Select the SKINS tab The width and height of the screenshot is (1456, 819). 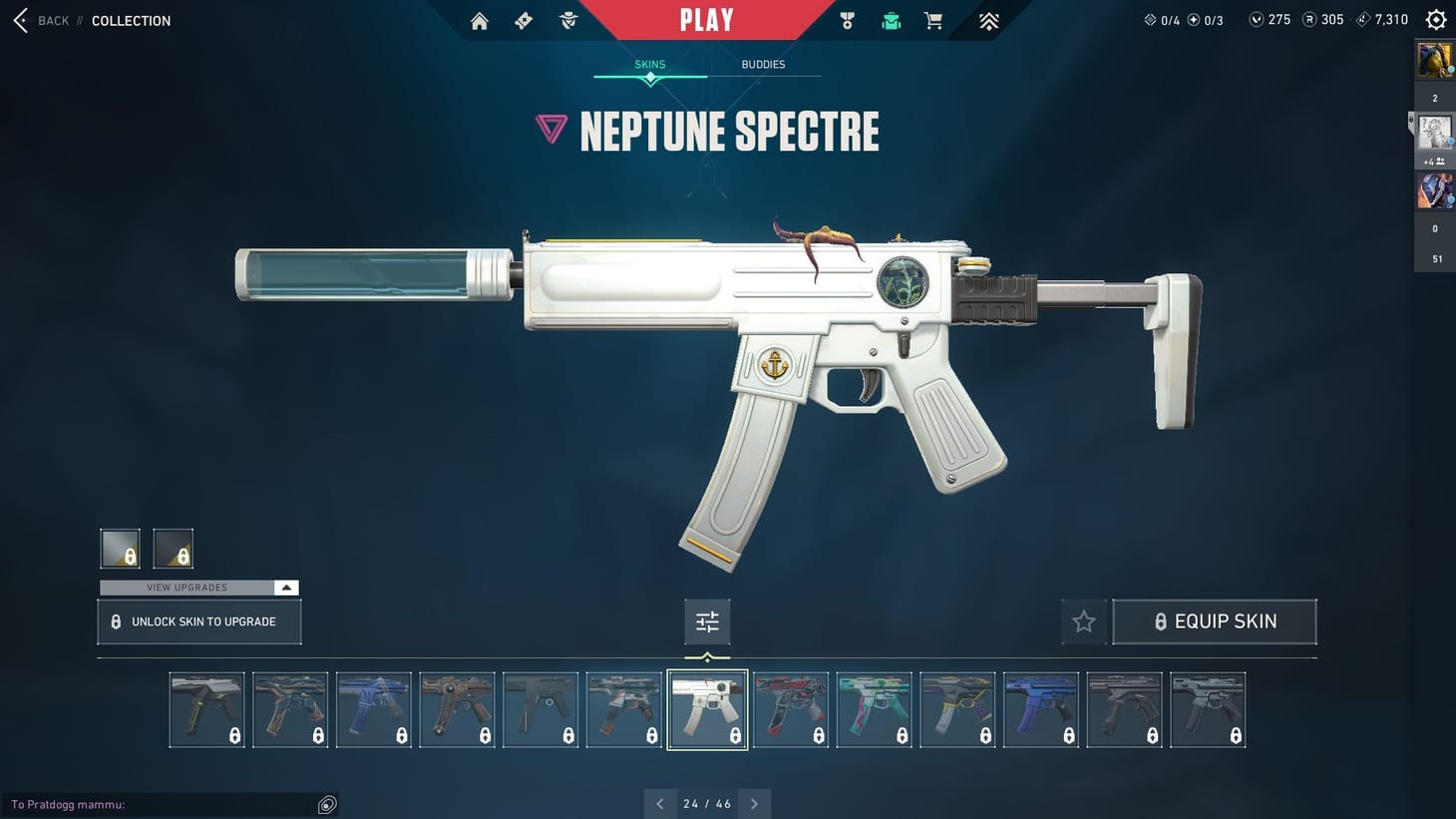tap(649, 64)
